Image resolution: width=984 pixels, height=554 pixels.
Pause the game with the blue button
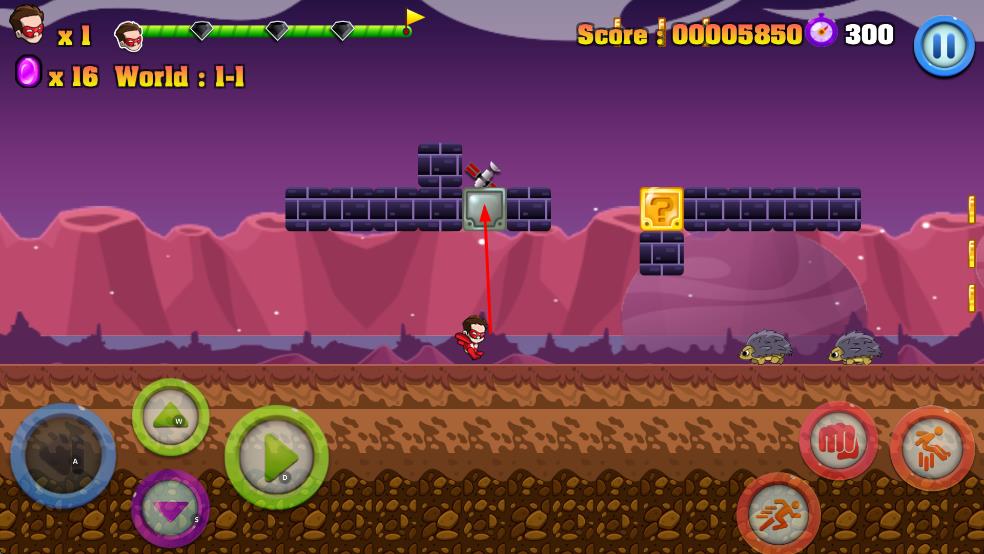tap(944, 45)
